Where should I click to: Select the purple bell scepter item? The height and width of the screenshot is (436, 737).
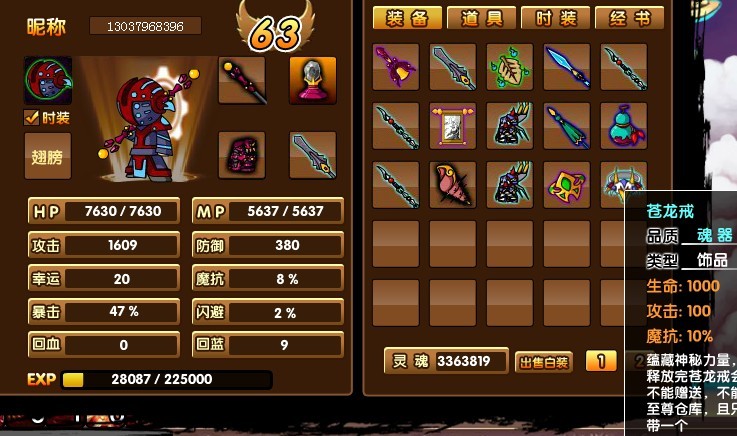(x=396, y=67)
